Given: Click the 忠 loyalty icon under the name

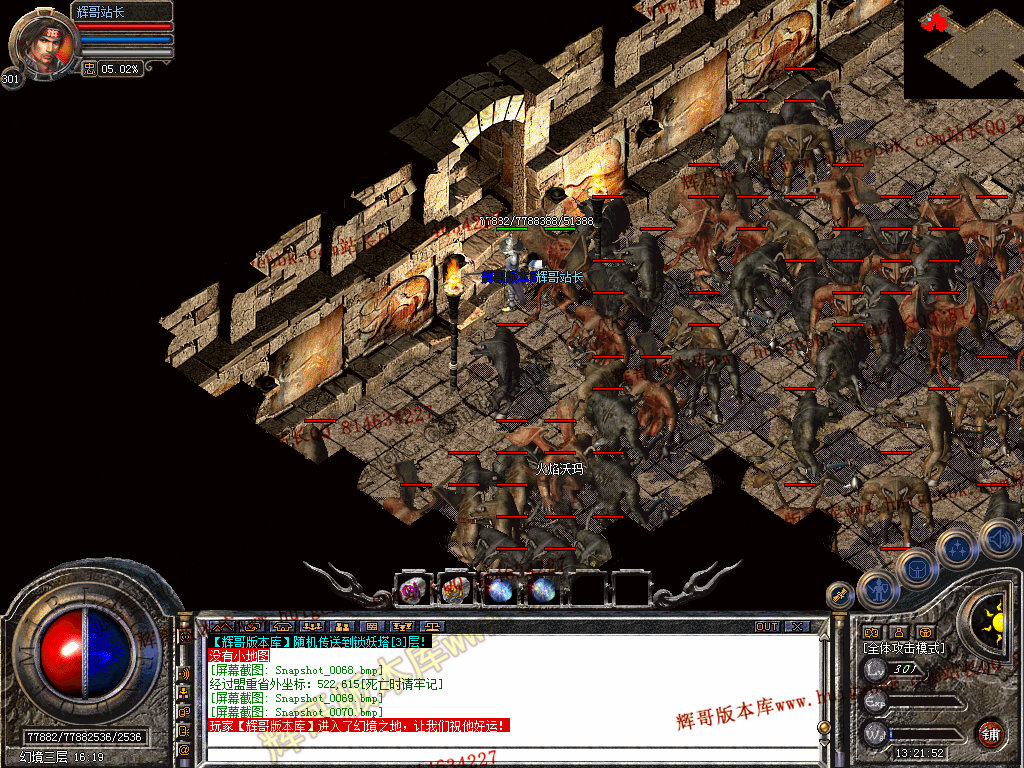Looking at the screenshot, I should (89, 68).
